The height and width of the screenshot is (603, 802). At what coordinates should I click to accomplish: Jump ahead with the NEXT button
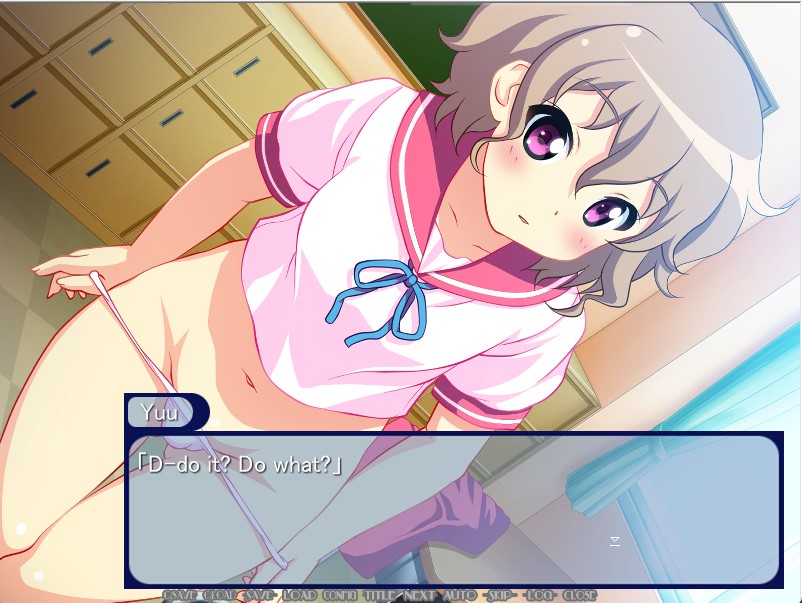pos(420,595)
